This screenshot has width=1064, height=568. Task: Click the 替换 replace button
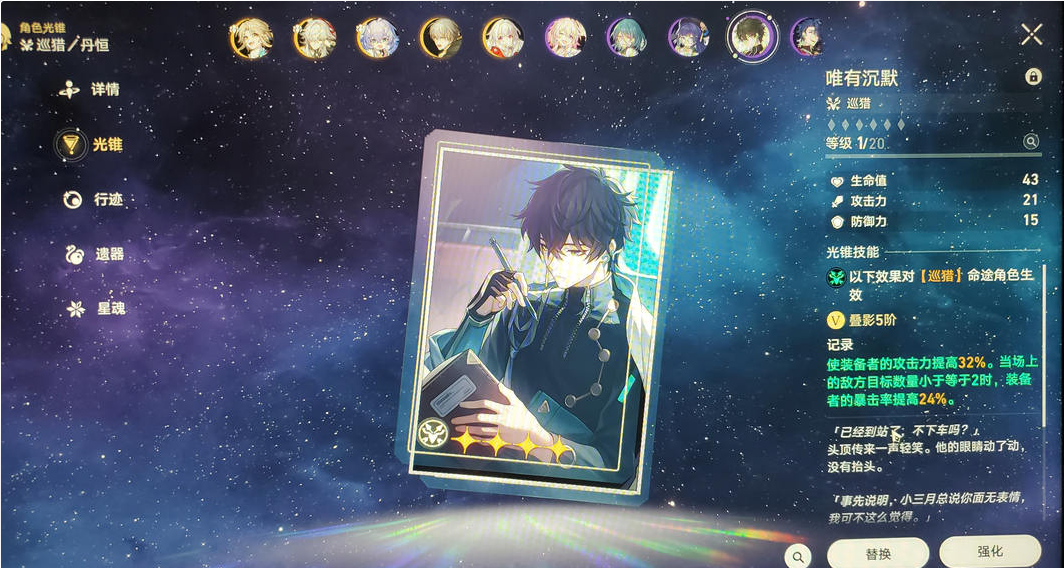click(878, 553)
